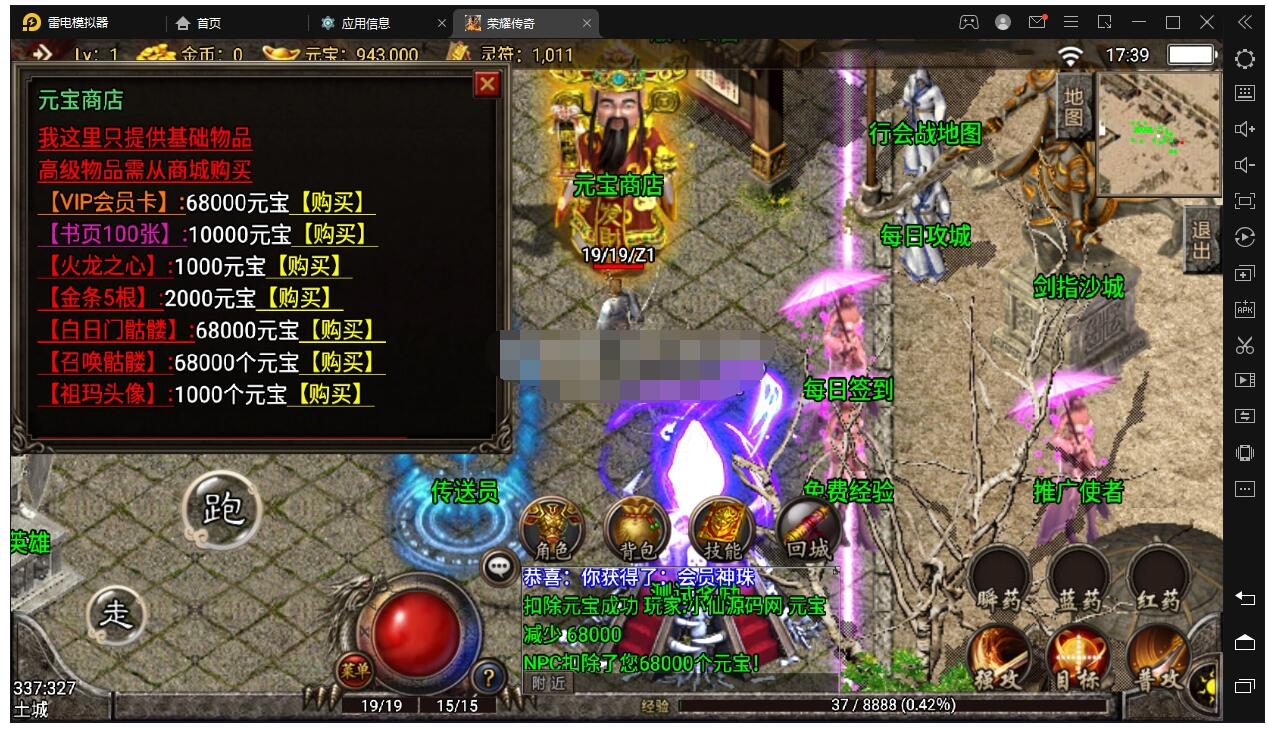The width and height of the screenshot is (1268, 730).
Task: Purchase 书页100张 from the shop
Action: [x=334, y=234]
